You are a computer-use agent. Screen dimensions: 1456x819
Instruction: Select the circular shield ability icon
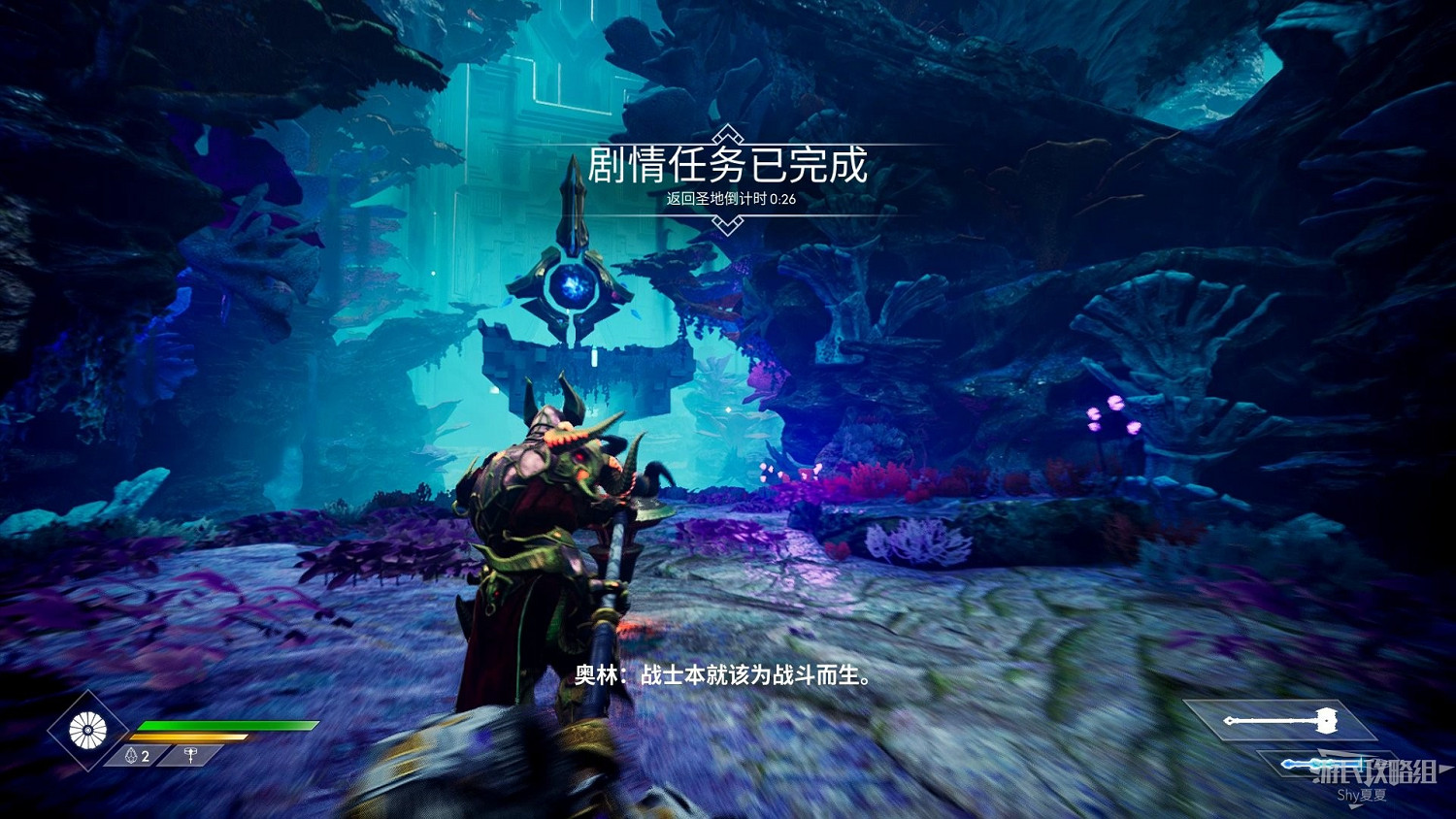tap(88, 729)
